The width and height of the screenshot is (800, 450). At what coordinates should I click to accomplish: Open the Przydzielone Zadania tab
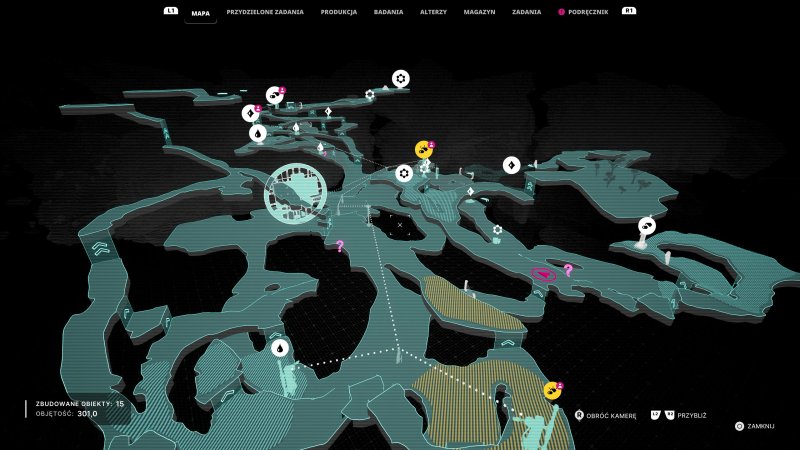(x=265, y=12)
